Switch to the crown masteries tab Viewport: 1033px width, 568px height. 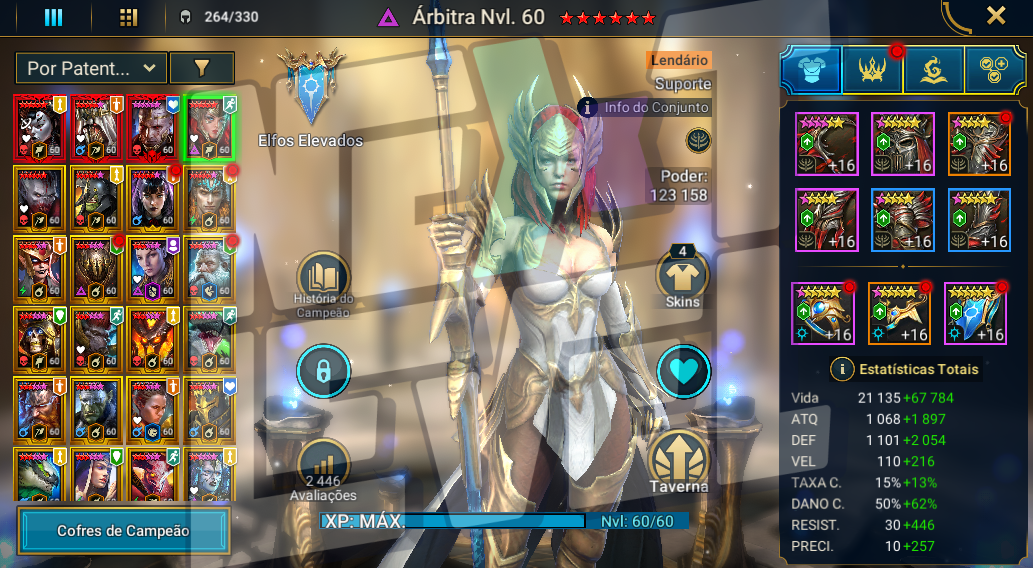872,69
